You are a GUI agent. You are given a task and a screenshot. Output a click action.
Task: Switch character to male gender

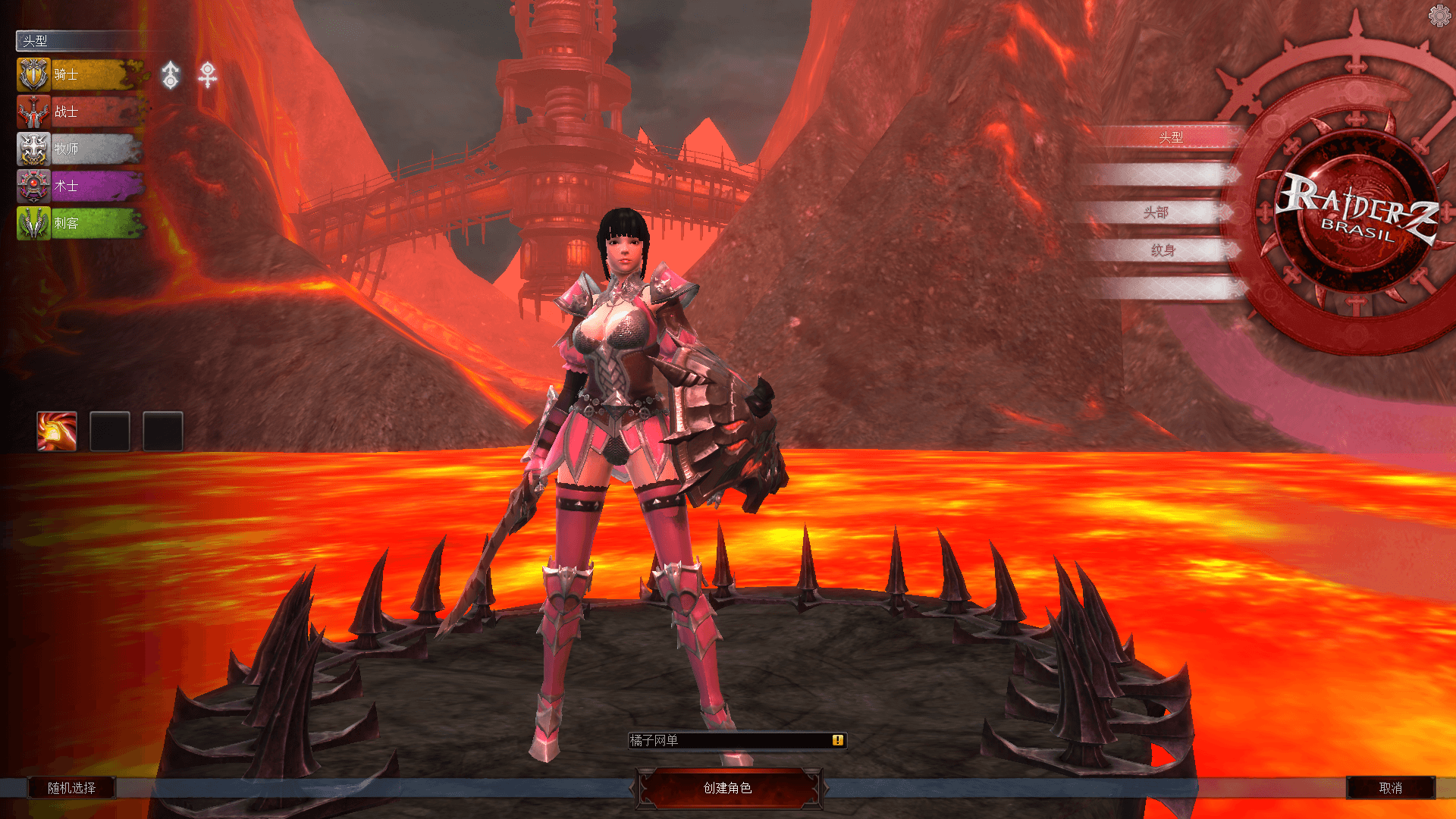tap(171, 75)
